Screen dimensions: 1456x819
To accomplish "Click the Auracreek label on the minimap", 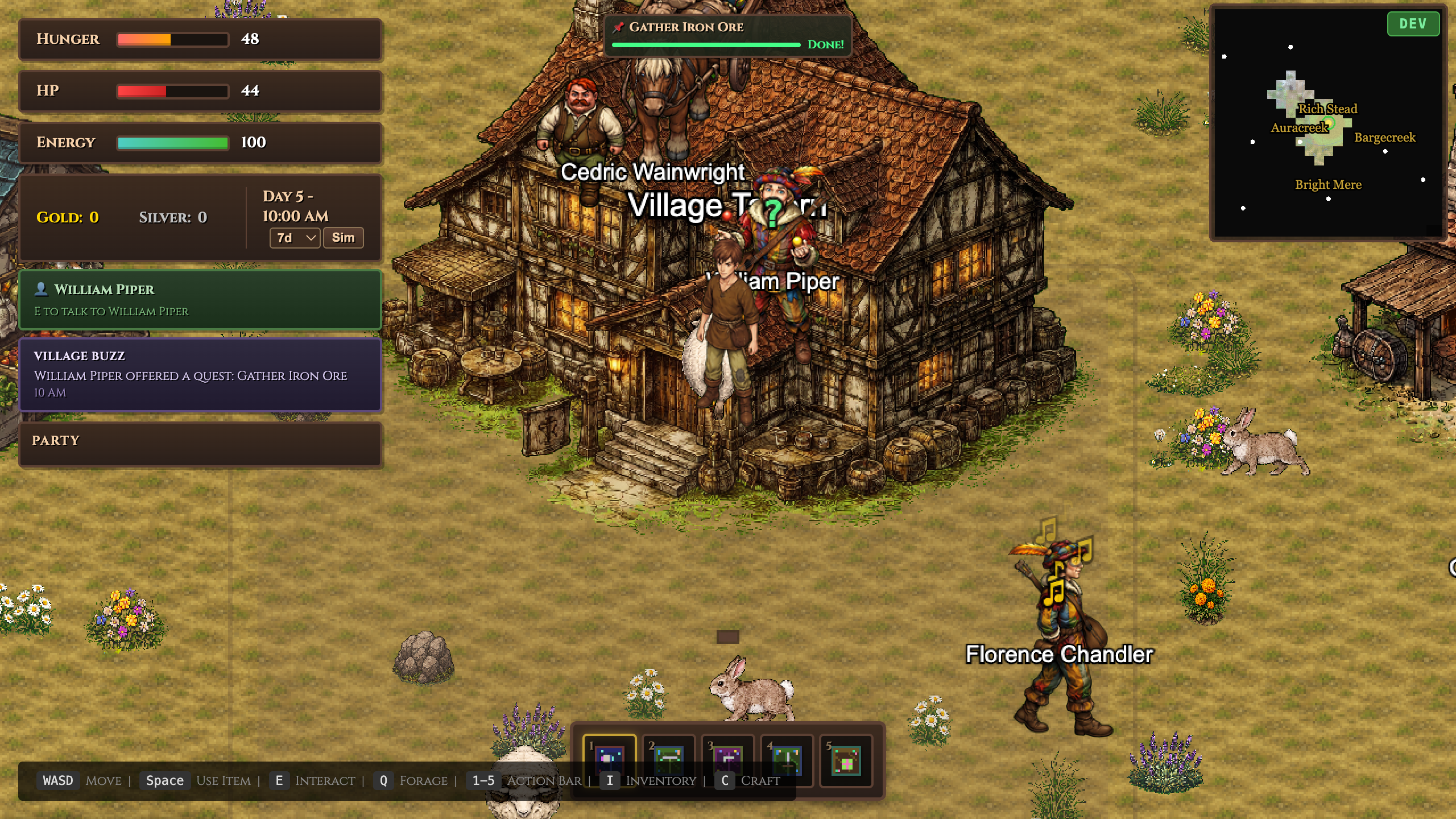I will (x=1300, y=129).
